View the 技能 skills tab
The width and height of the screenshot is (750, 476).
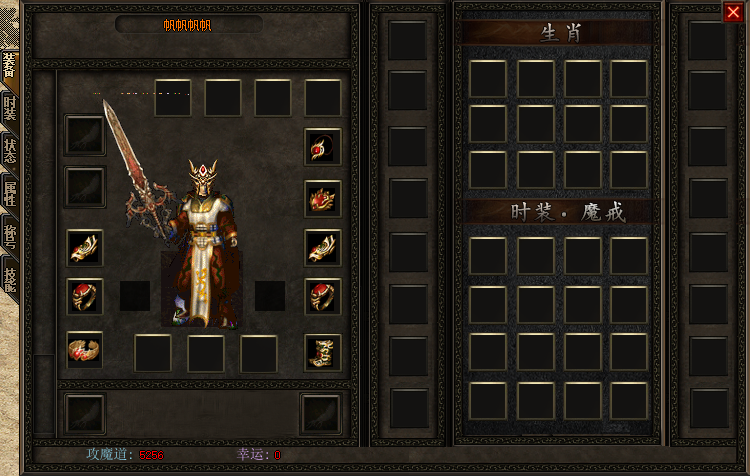[10, 276]
